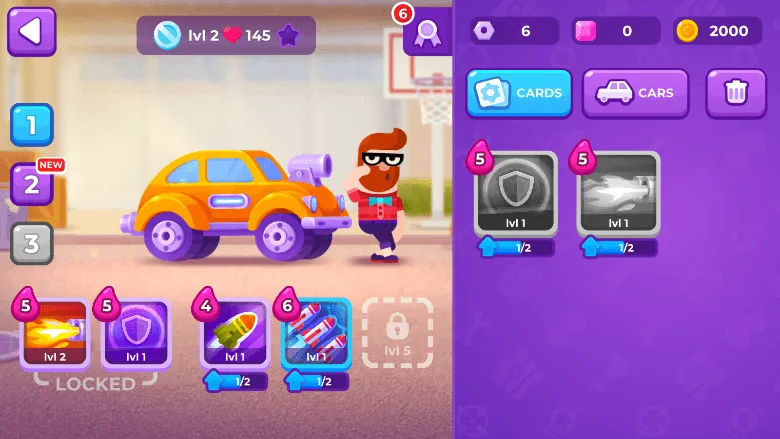
Task: Show the Cards tab
Action: (519, 93)
